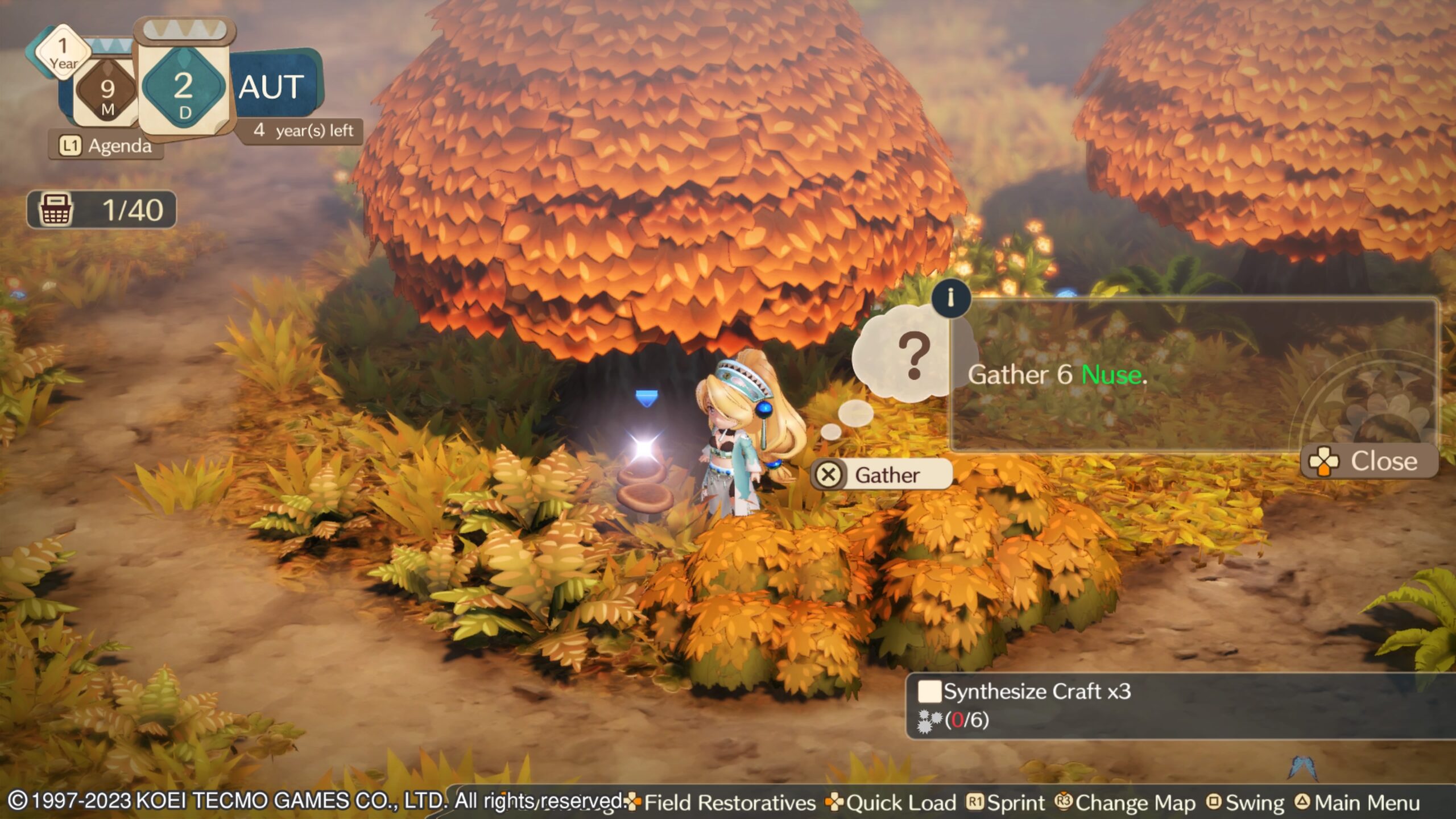This screenshot has width=1456, height=819.
Task: Open Field Restoratives
Action: pyautogui.click(x=721, y=803)
